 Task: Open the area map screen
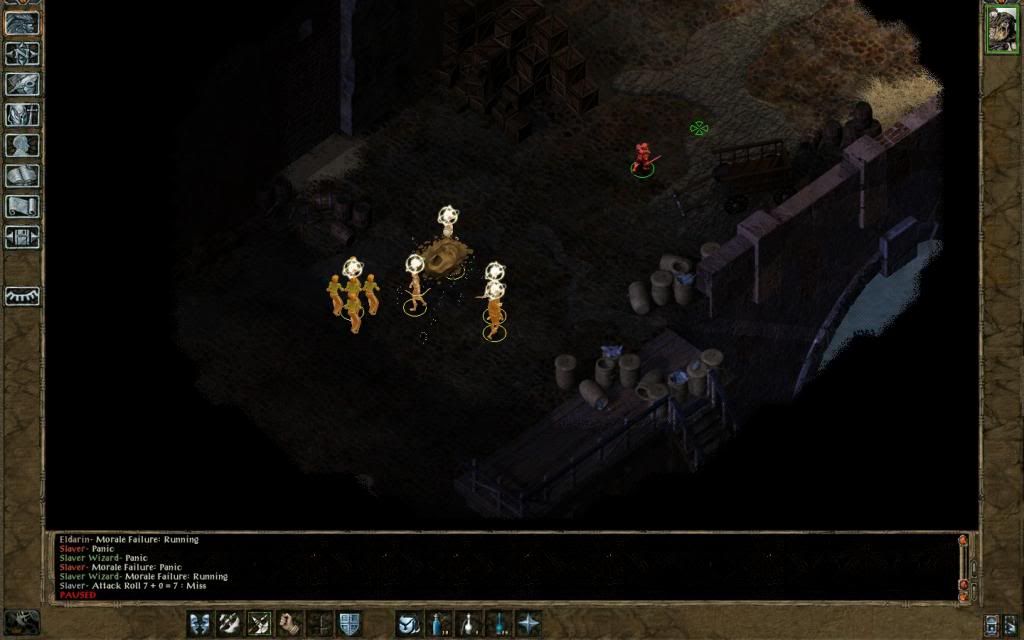22,54
